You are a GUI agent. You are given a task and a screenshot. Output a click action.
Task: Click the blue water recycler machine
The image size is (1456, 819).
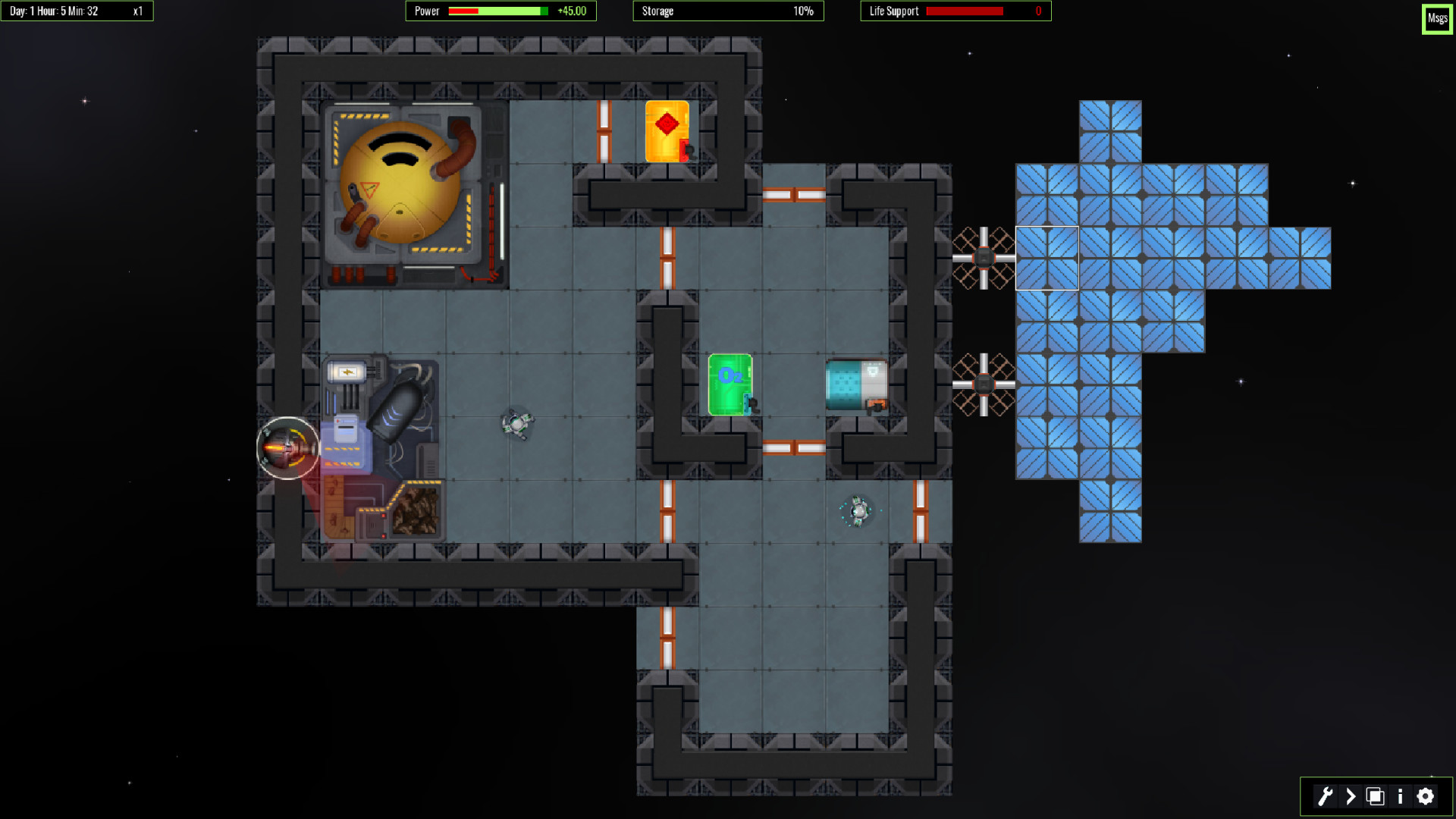pos(858,383)
